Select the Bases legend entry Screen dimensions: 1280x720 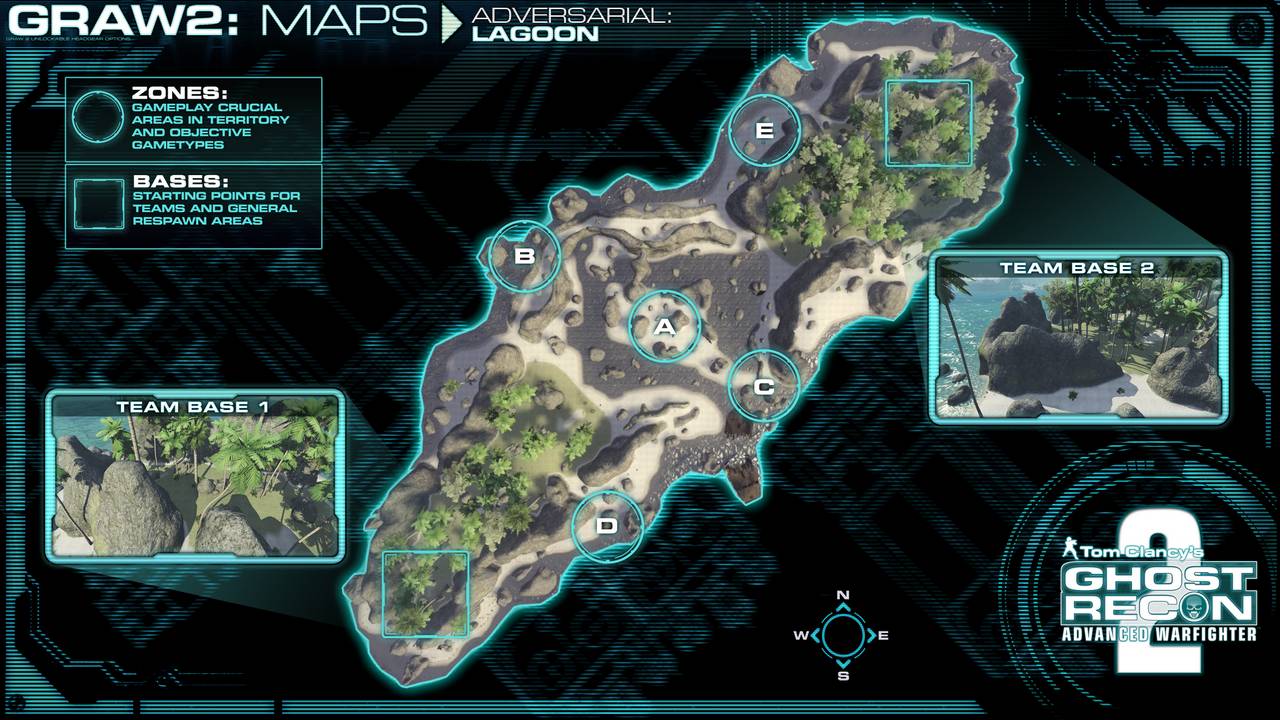click(194, 207)
